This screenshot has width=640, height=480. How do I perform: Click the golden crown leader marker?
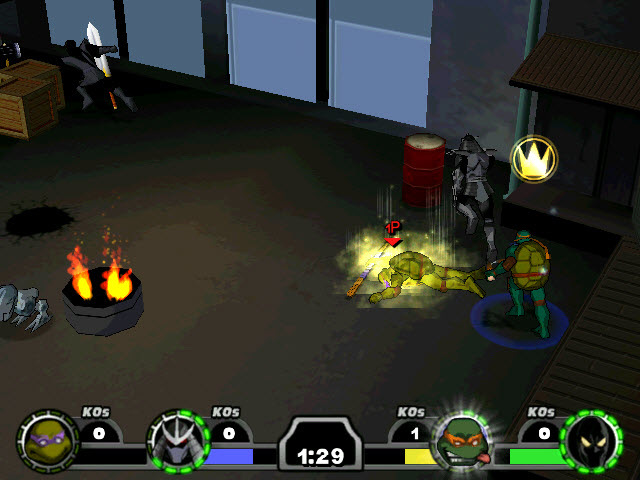[533, 159]
